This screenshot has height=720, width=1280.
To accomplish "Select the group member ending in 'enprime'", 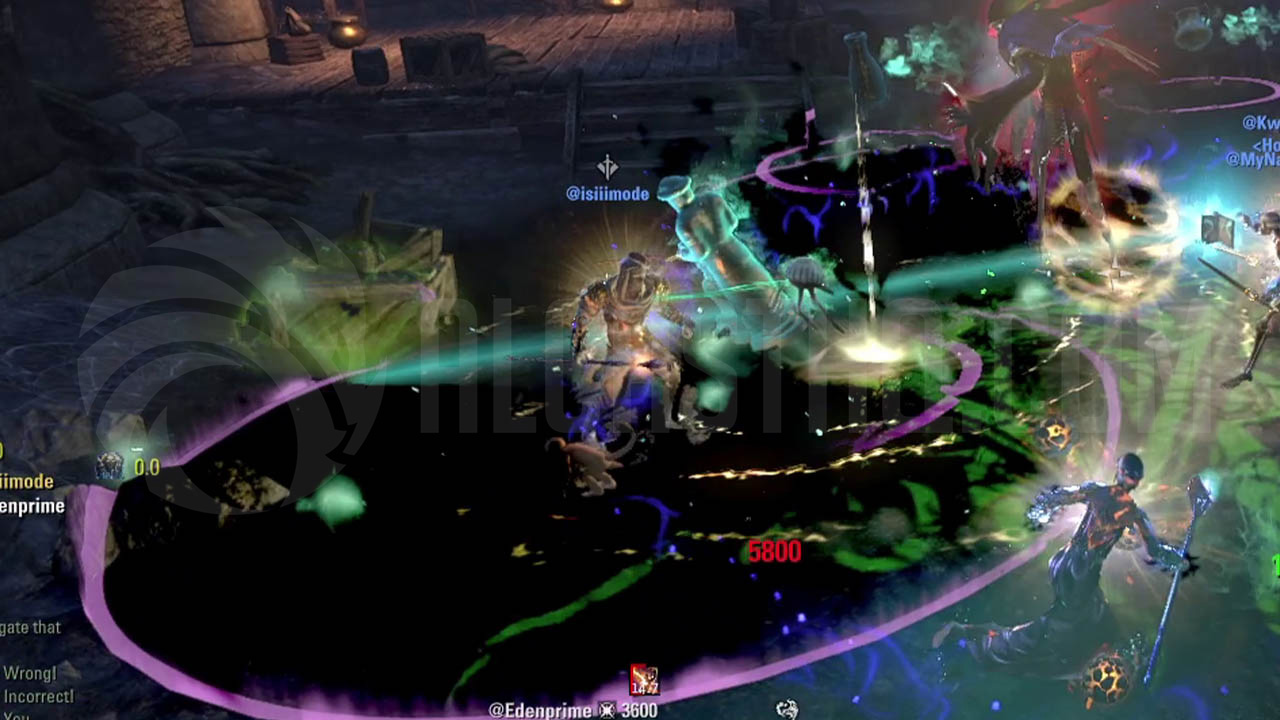I will tap(32, 506).
